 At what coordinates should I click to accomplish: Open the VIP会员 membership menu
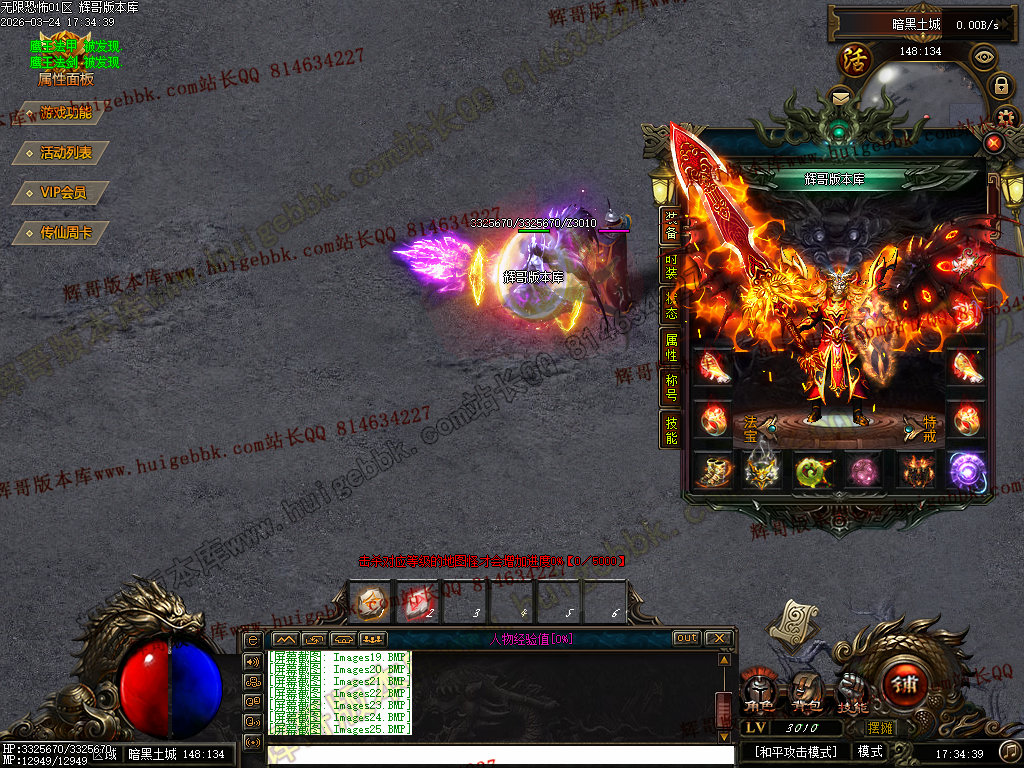point(60,193)
